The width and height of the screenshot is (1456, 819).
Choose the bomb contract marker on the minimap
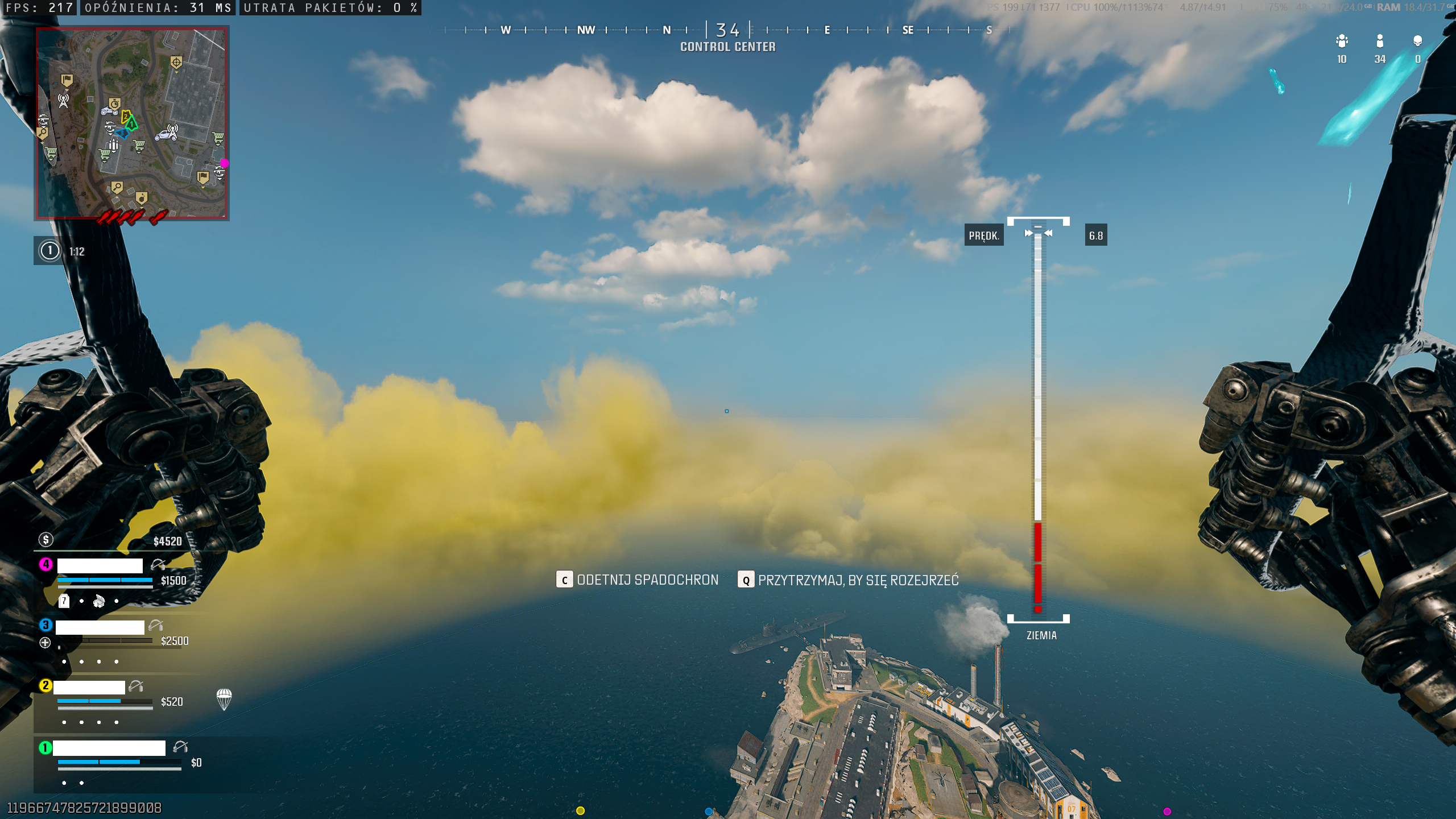pyautogui.click(x=142, y=197)
